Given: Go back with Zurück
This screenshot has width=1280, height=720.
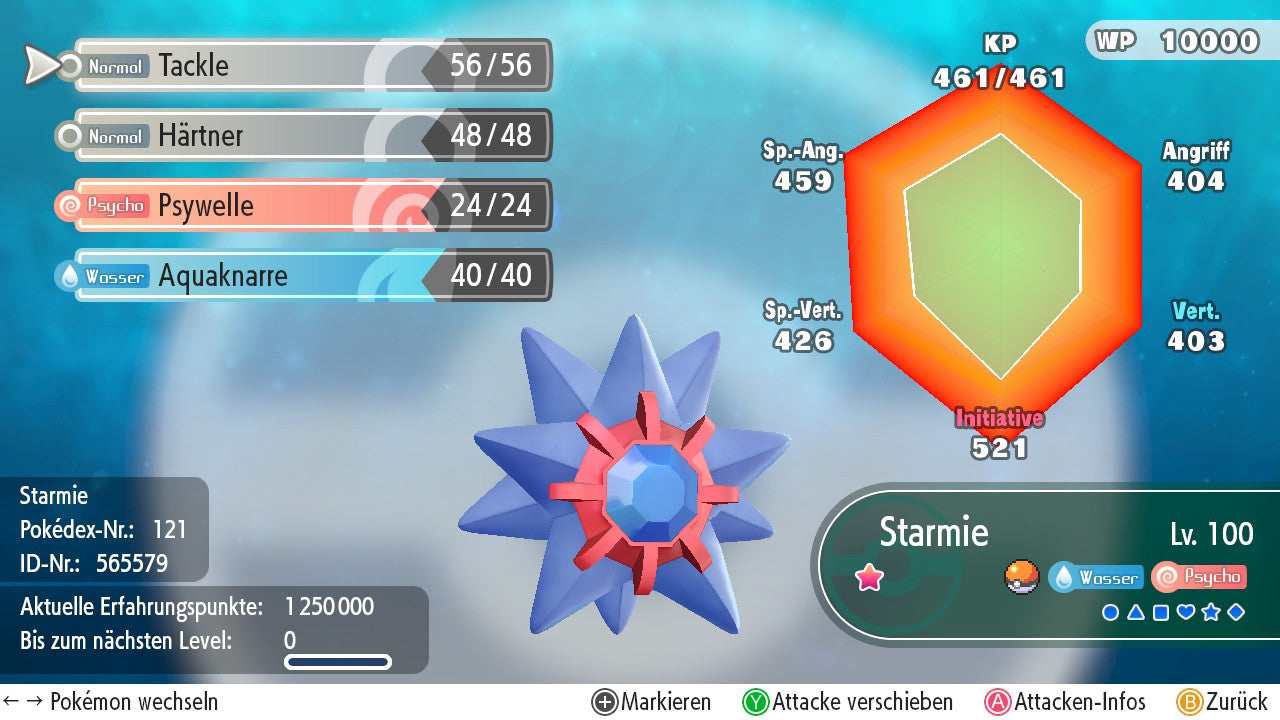Looking at the screenshot, I should [x=1222, y=702].
